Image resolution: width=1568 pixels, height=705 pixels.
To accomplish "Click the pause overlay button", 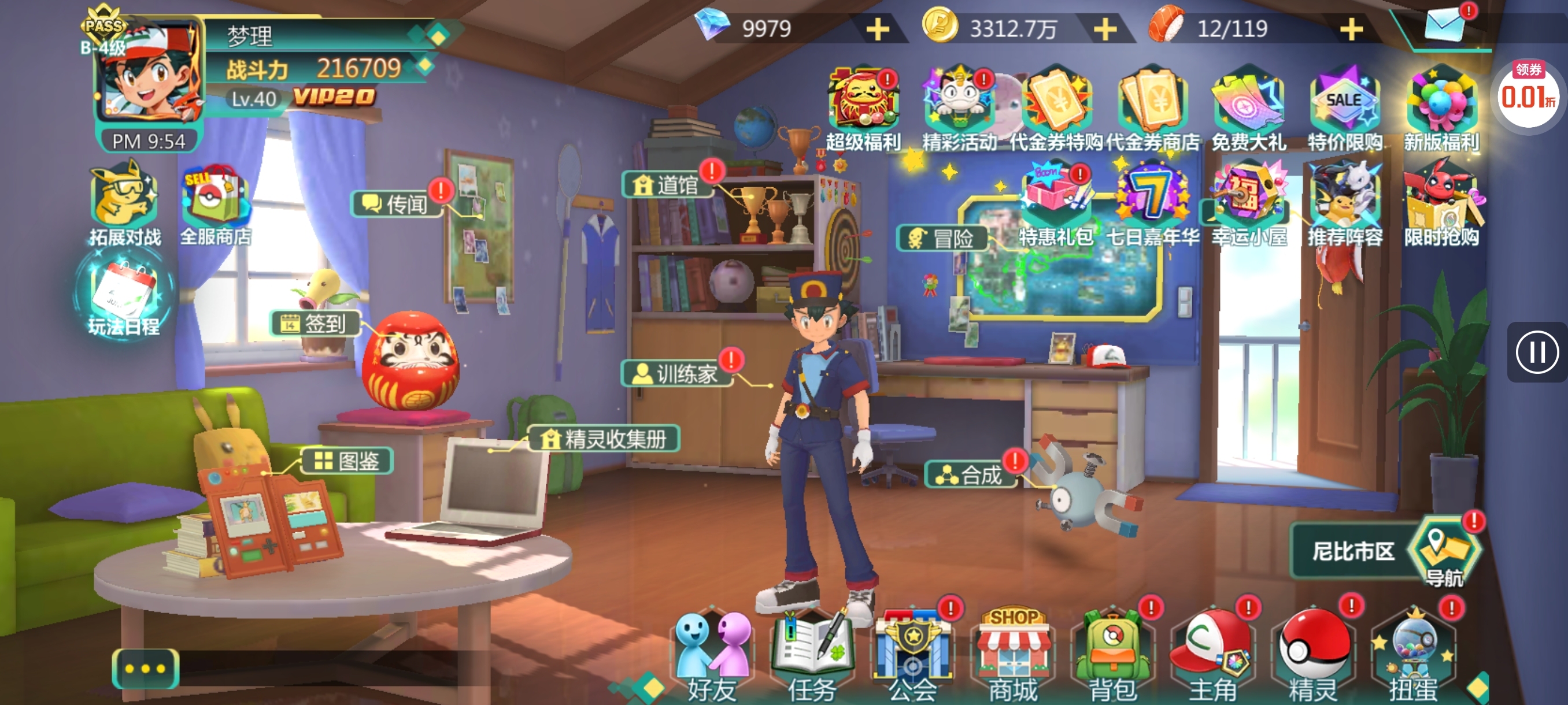I will pos(1536,351).
